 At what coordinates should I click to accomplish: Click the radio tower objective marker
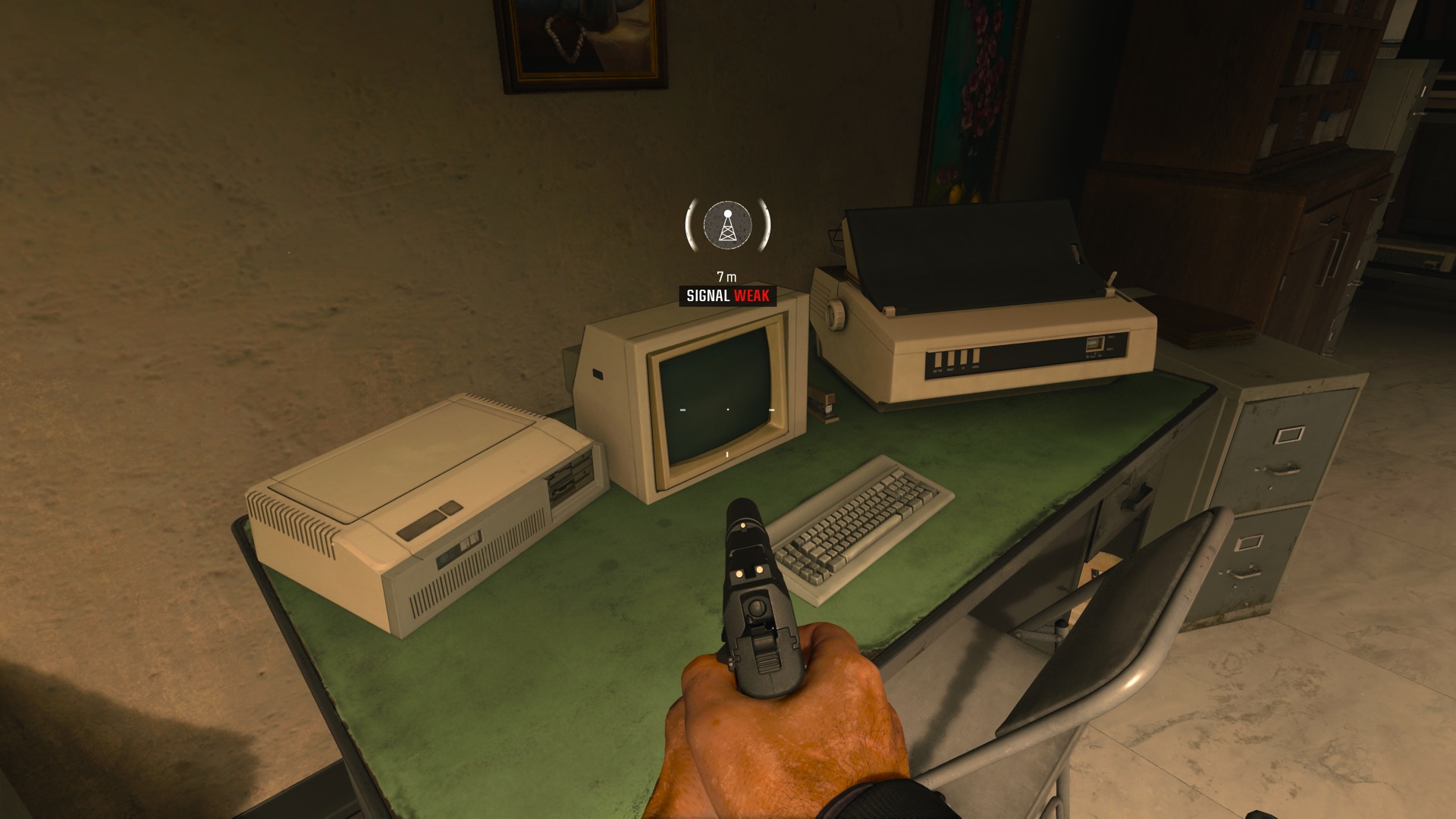pos(727,225)
